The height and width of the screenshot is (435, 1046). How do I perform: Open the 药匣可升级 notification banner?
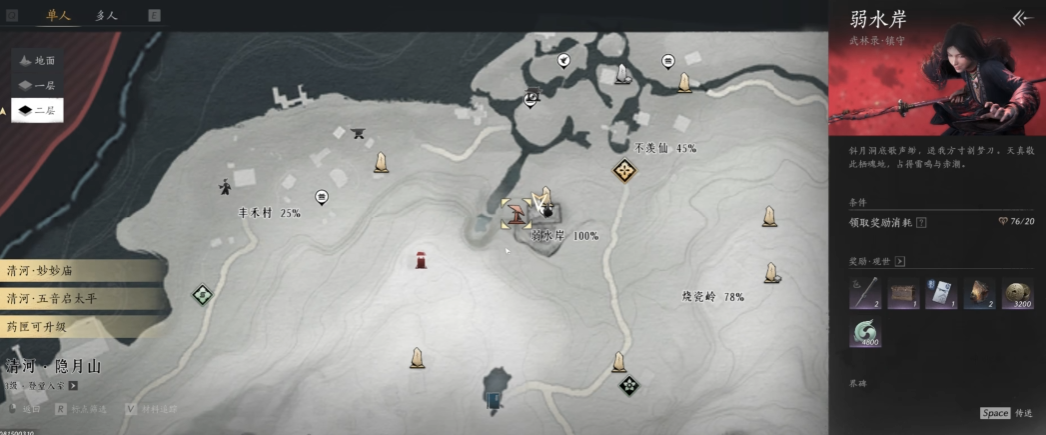point(78,326)
